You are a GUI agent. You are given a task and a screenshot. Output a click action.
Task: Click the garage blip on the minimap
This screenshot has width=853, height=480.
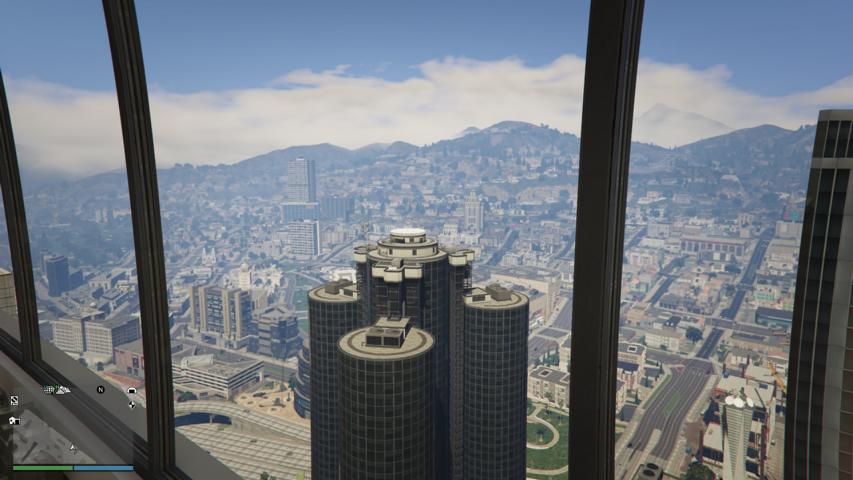[132, 390]
